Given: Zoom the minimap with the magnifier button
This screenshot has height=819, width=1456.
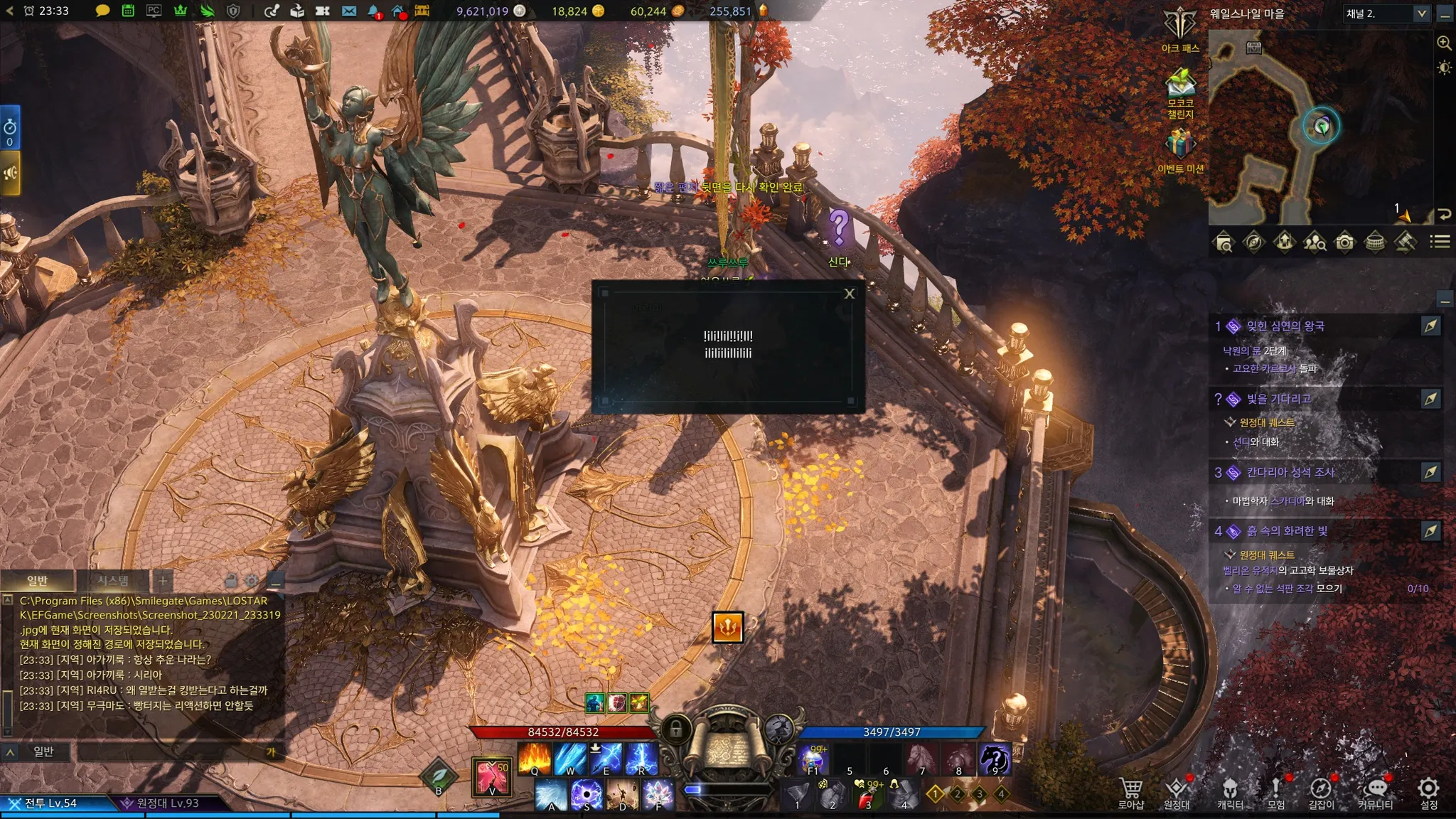Looking at the screenshot, I should 1444,43.
